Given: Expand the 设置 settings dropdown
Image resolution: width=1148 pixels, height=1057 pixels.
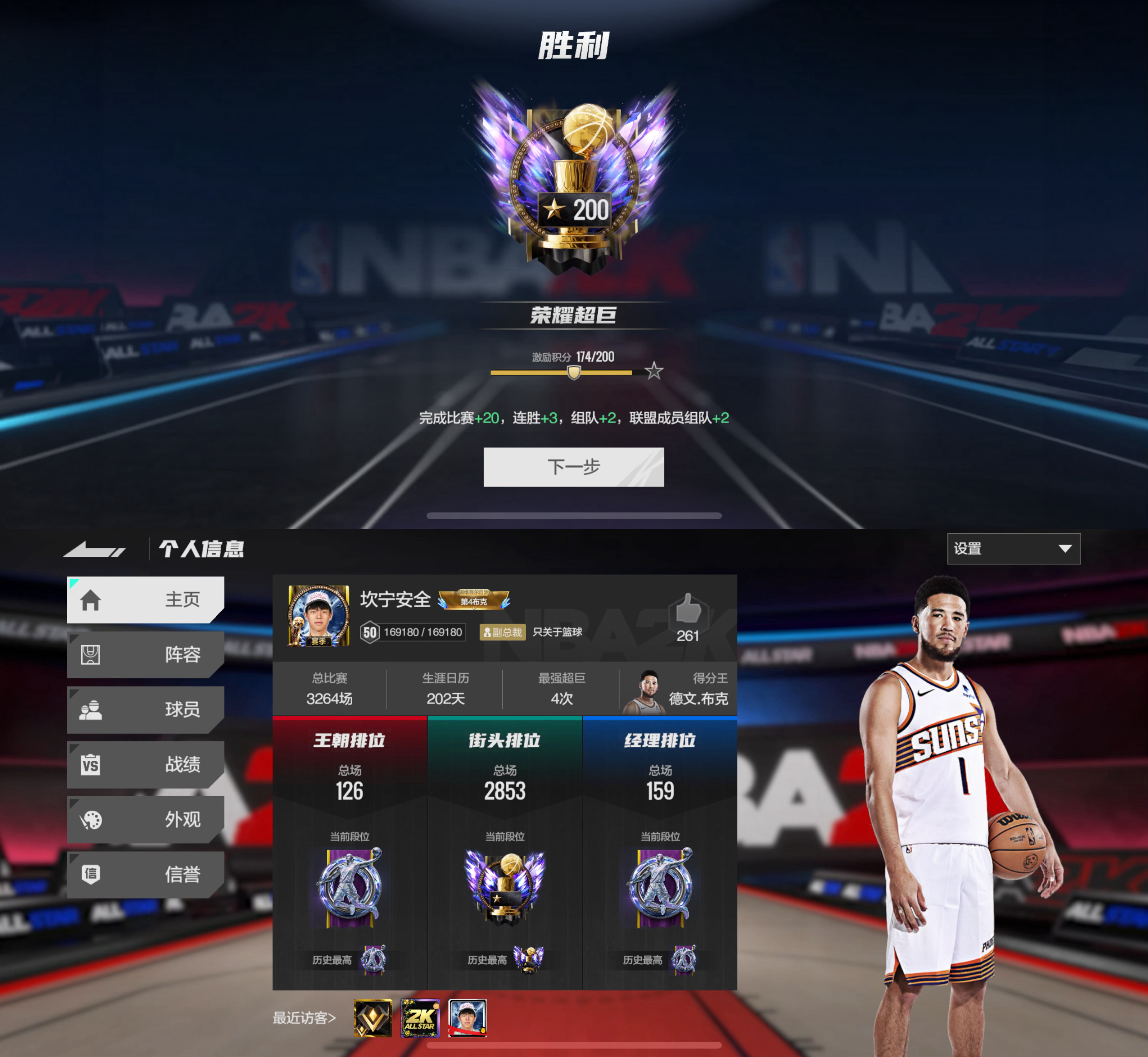Looking at the screenshot, I should 1013,549.
